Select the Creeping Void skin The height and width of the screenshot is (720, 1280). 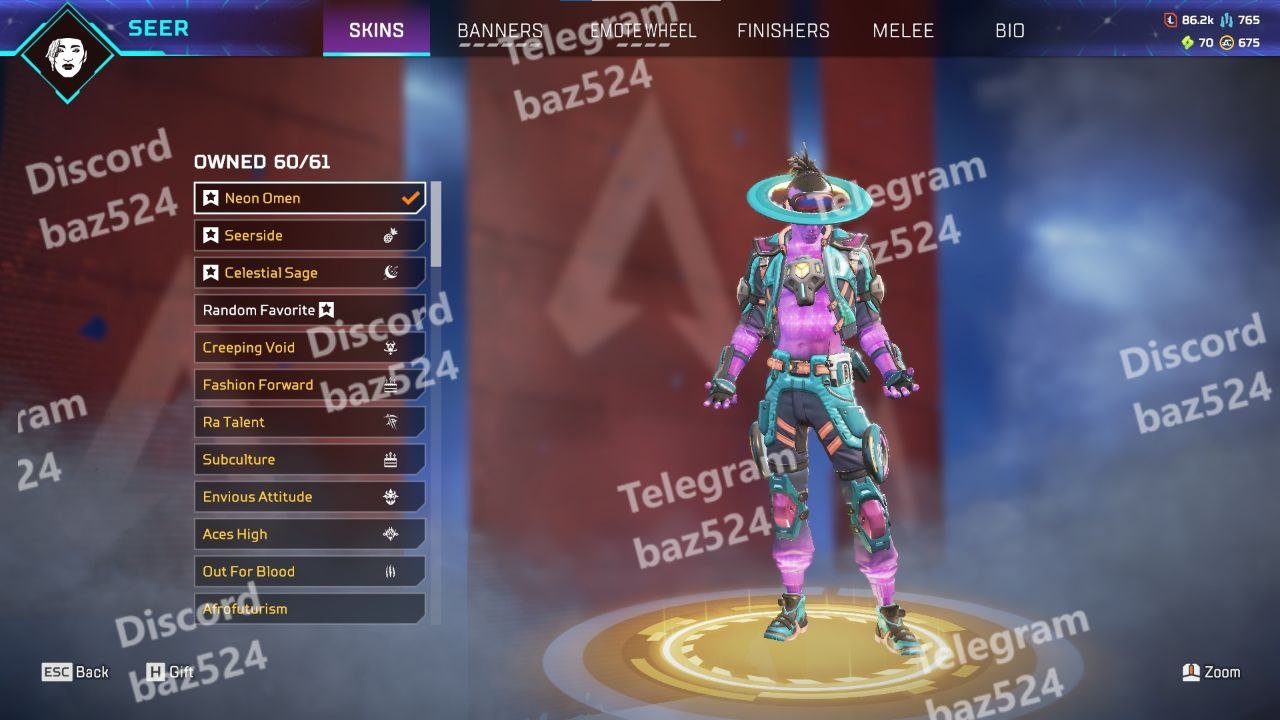click(x=309, y=348)
